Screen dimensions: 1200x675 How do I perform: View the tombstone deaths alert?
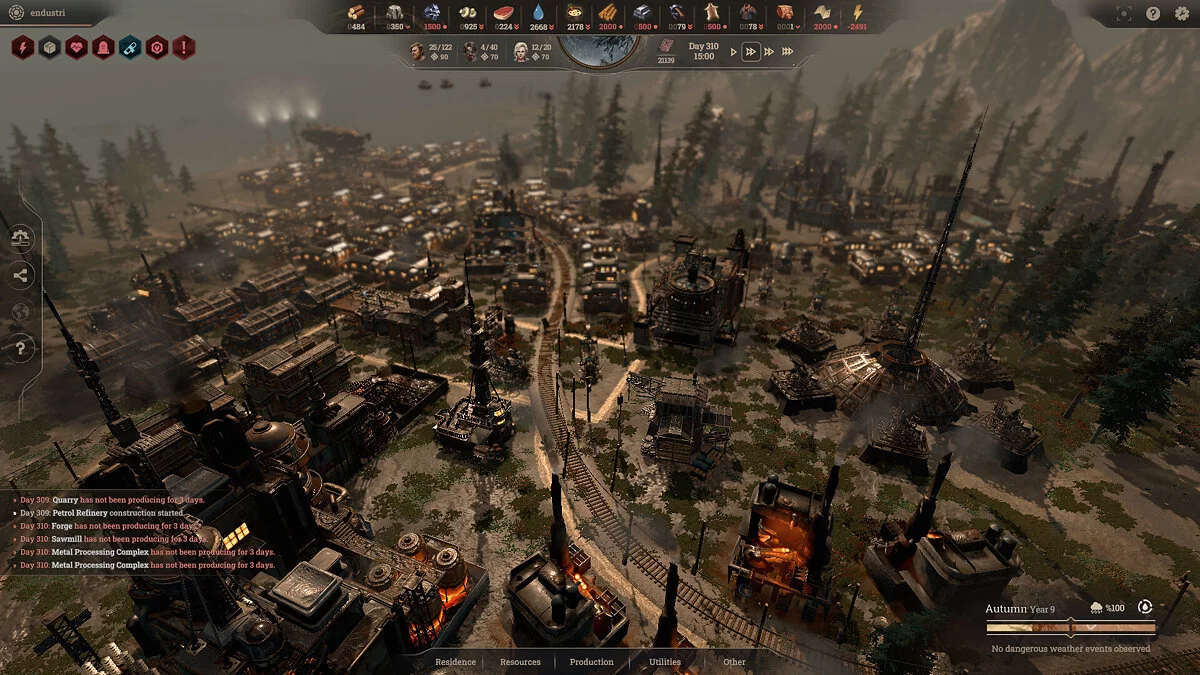click(103, 47)
